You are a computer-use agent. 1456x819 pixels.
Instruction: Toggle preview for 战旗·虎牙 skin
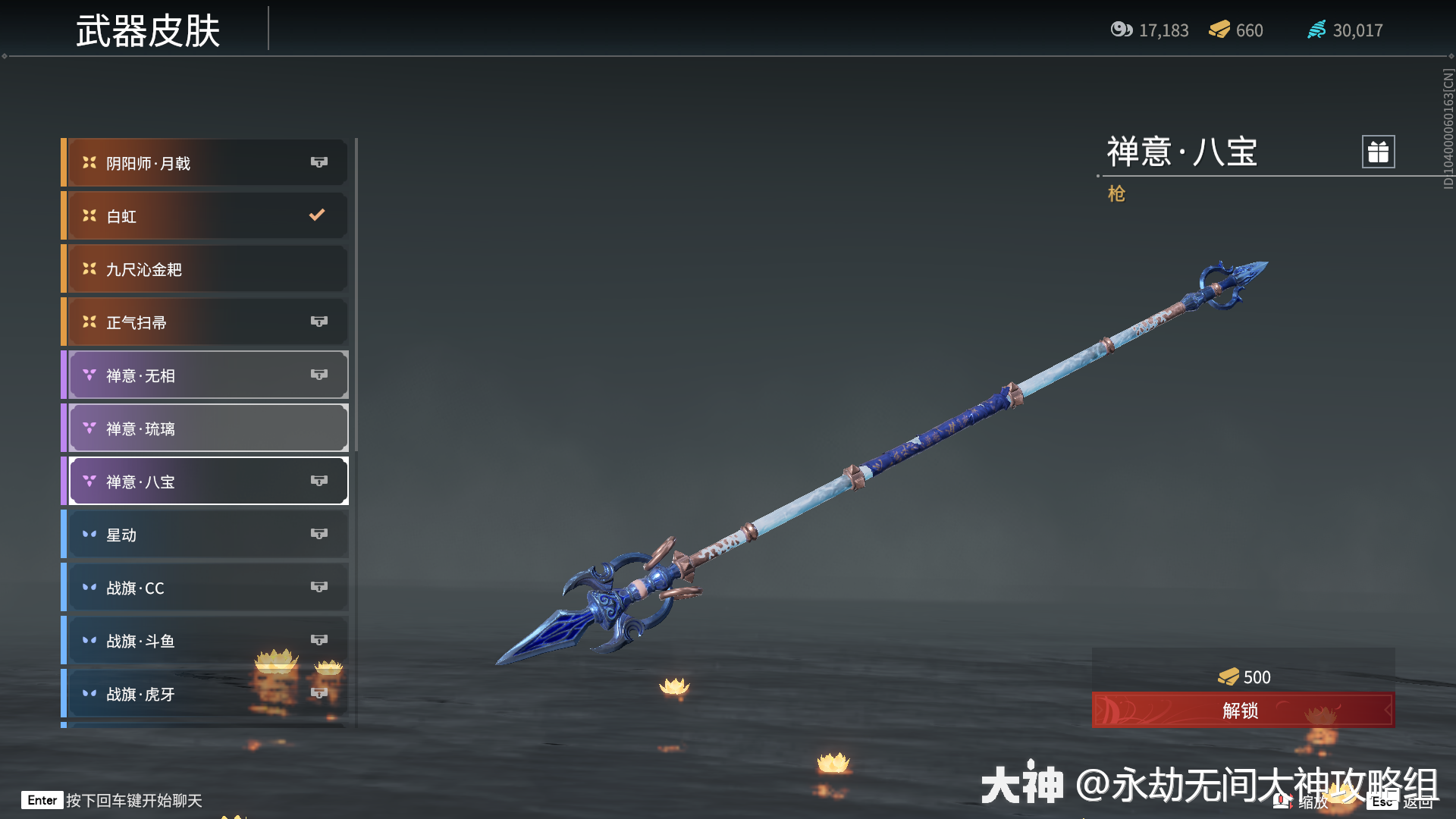(319, 693)
